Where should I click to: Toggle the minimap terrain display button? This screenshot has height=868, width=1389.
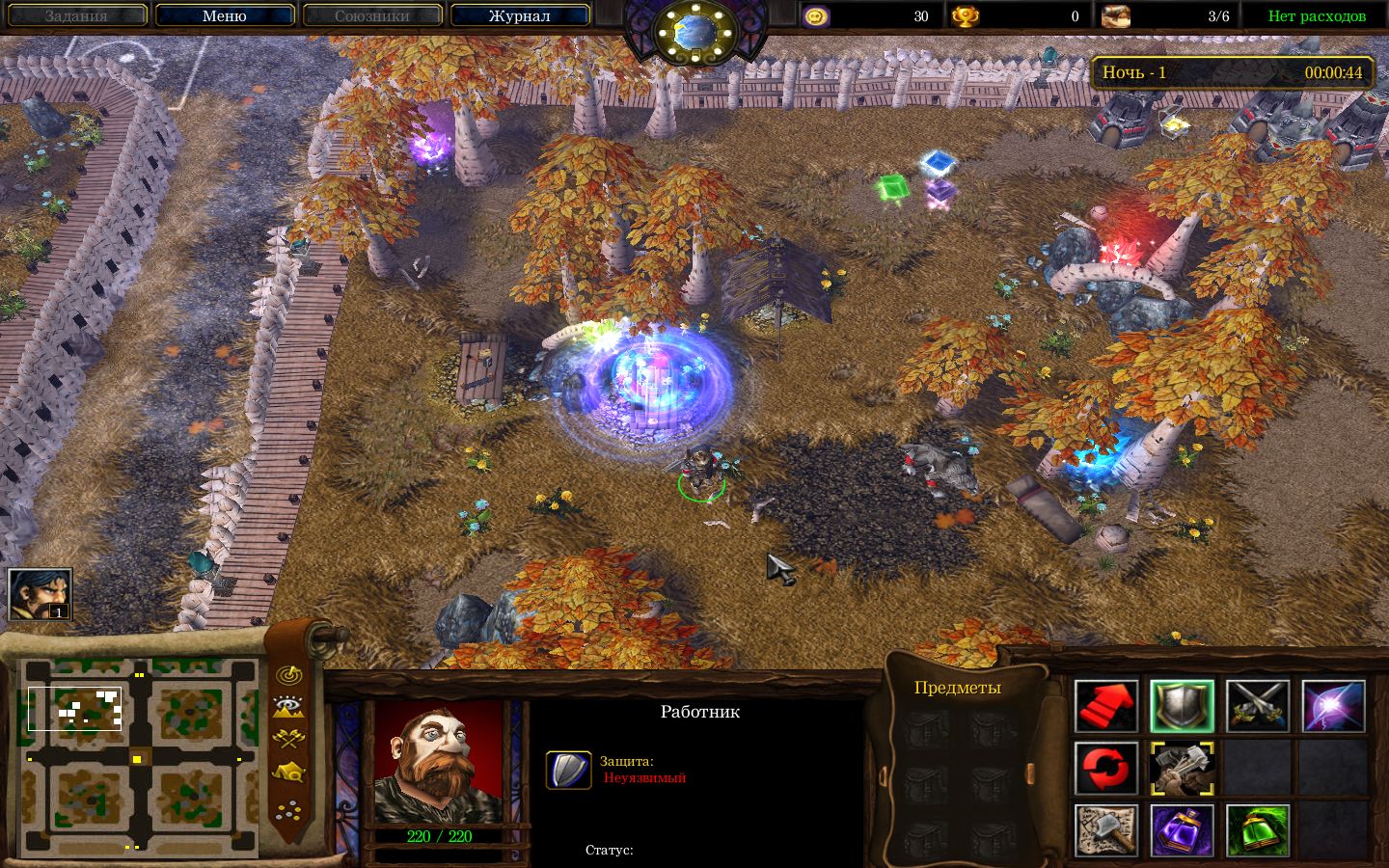(287, 707)
